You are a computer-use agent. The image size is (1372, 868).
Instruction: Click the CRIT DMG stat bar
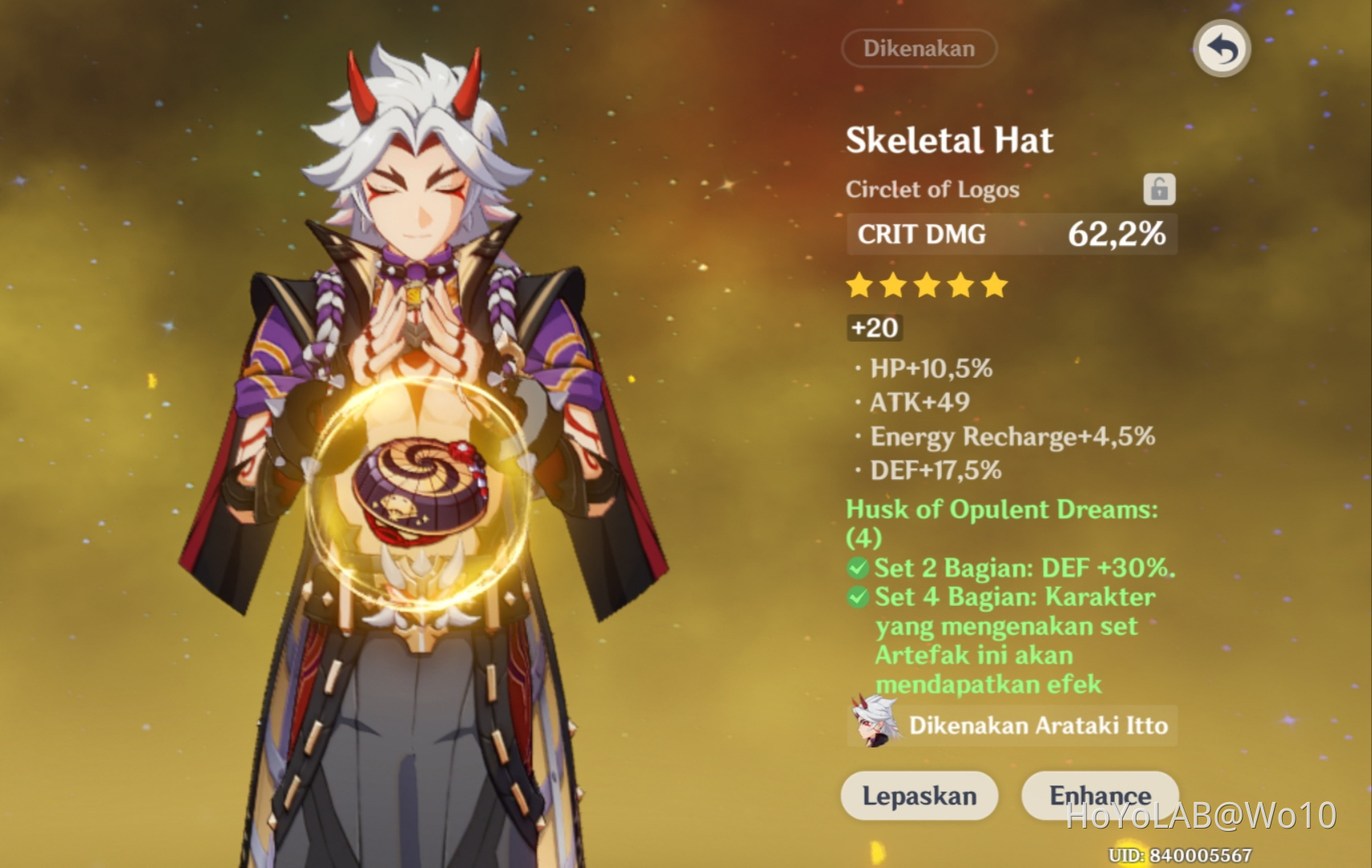tap(1011, 235)
